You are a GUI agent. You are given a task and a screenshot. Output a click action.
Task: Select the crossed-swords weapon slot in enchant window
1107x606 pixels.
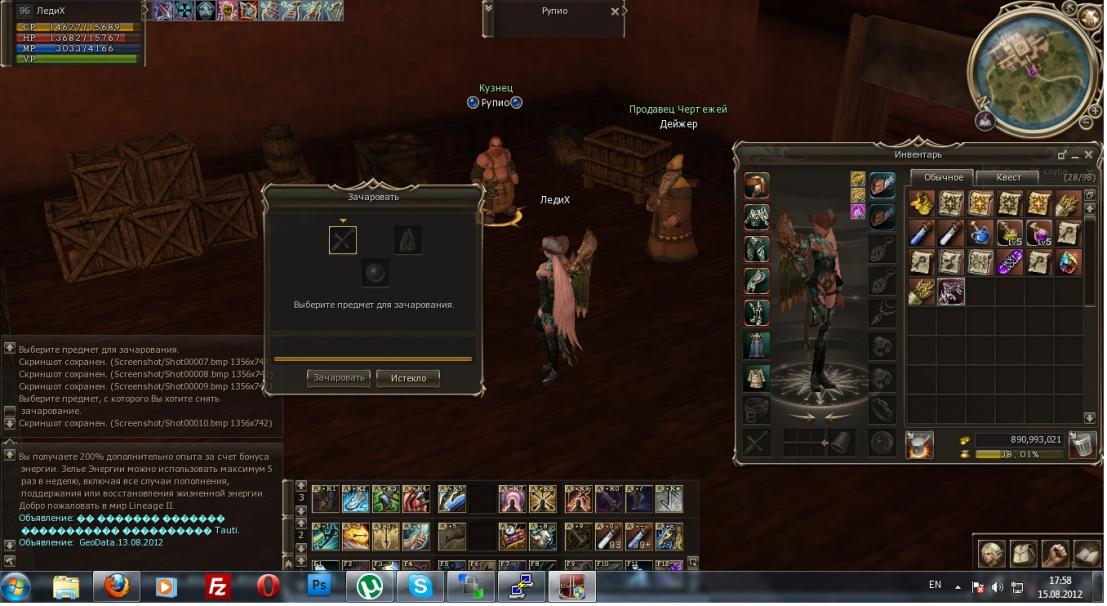[343, 240]
